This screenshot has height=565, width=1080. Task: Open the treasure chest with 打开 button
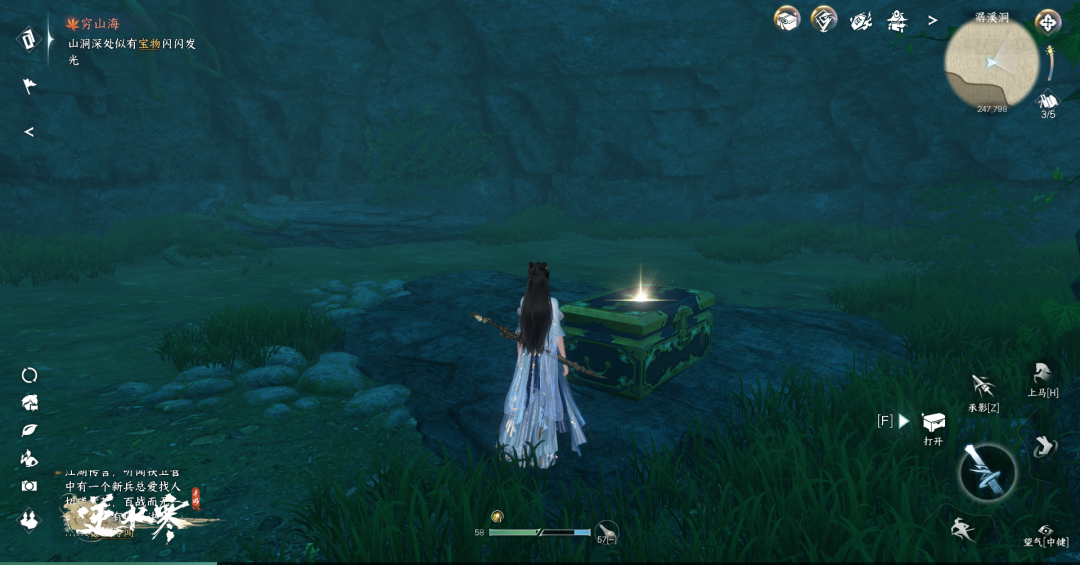click(933, 423)
